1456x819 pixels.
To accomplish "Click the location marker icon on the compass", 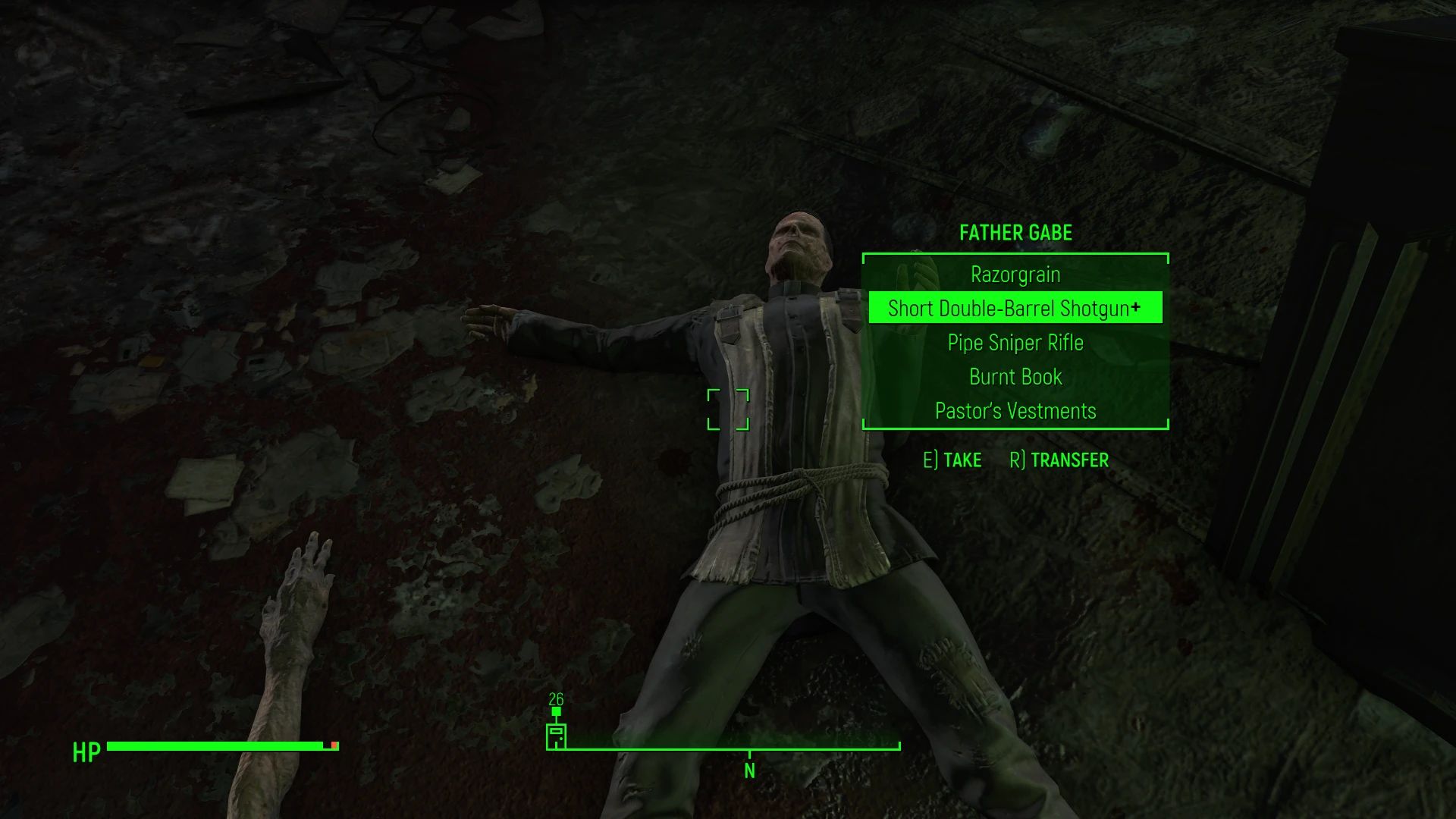I will 558,736.
